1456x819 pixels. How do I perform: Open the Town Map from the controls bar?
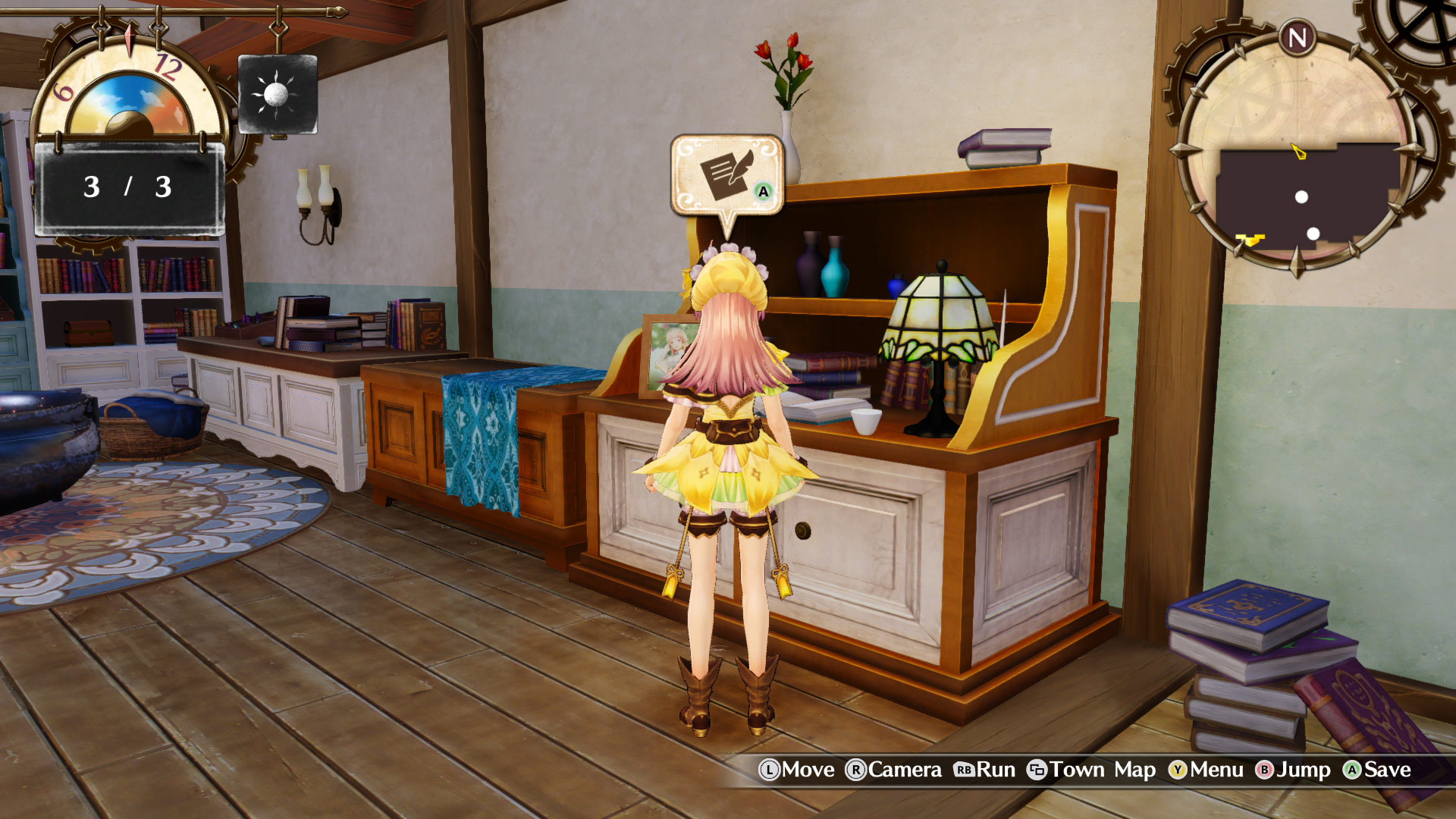click(x=1075, y=771)
